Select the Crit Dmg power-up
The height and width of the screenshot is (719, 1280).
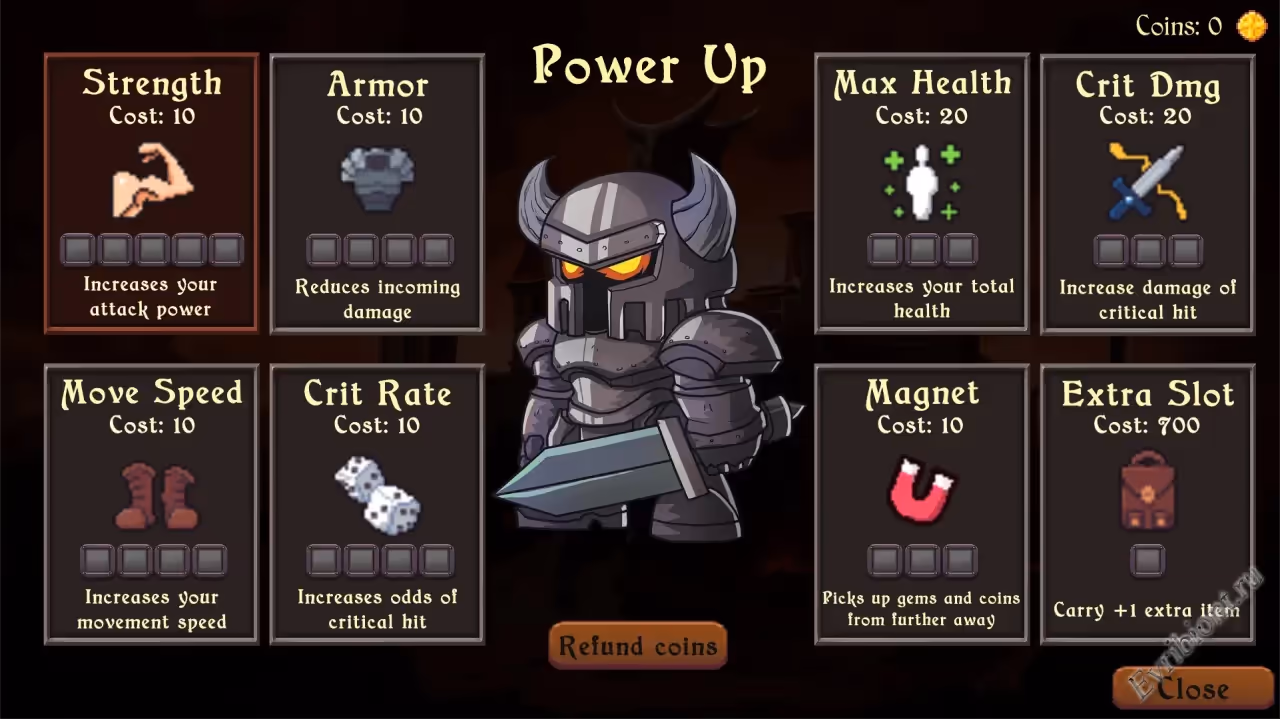point(1147,193)
